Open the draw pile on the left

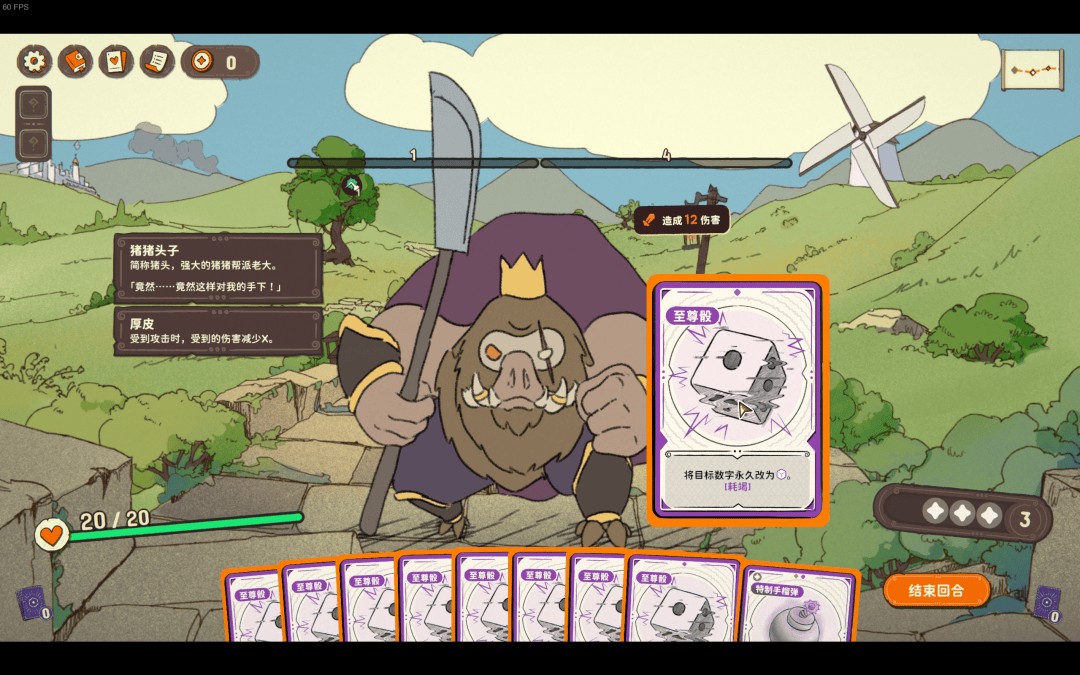tap(32, 603)
